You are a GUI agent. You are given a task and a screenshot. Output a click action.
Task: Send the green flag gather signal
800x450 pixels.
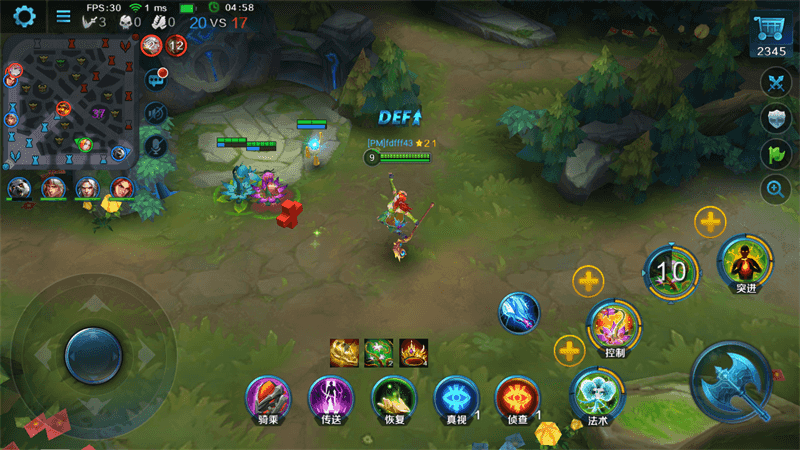pos(776,154)
